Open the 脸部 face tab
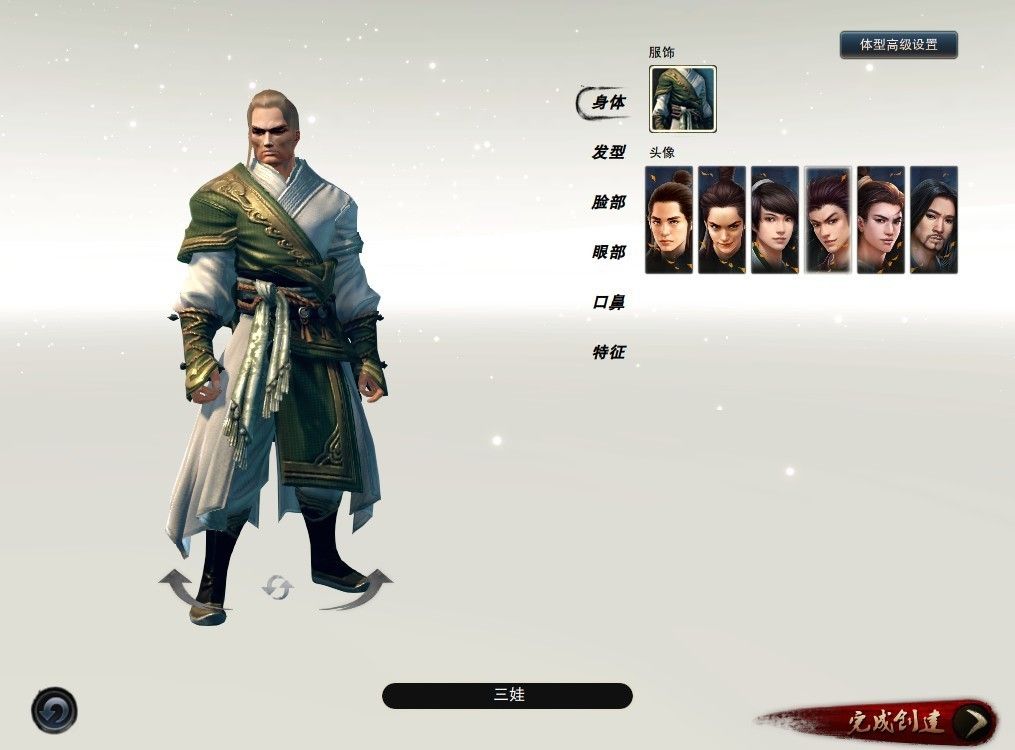Image resolution: width=1015 pixels, height=750 pixels. 608,202
